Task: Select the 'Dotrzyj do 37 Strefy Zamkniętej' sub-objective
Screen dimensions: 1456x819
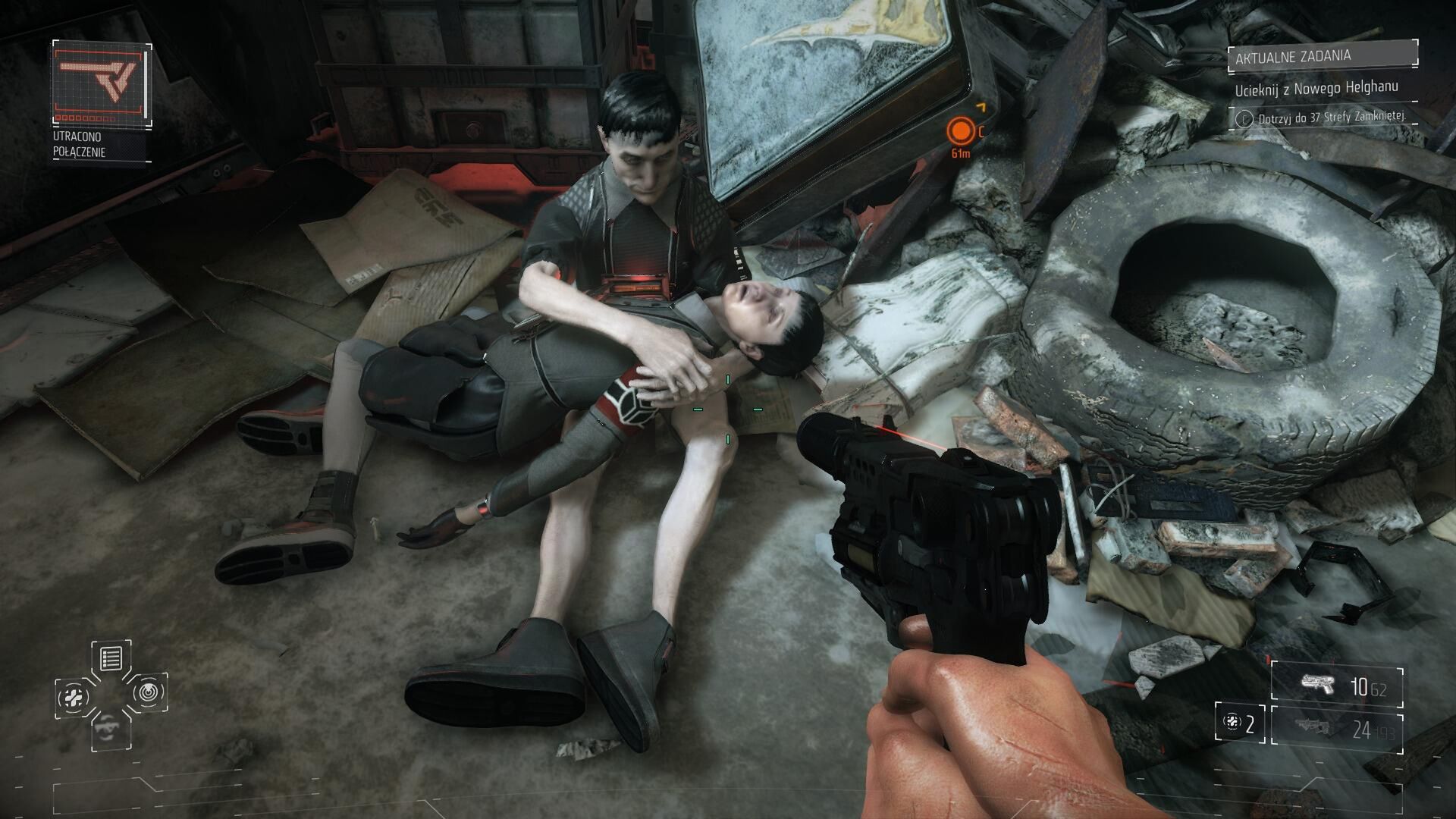Action: 1324,118
